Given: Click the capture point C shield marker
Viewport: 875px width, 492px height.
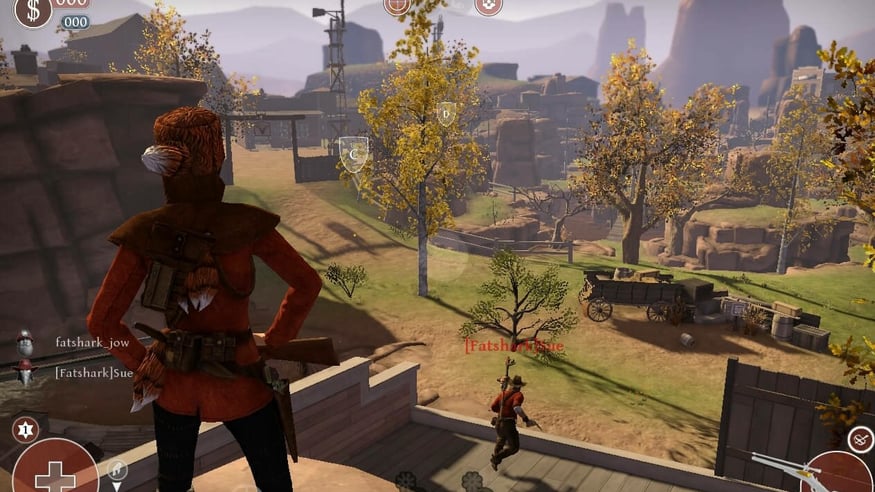Looking at the screenshot, I should [x=352, y=153].
